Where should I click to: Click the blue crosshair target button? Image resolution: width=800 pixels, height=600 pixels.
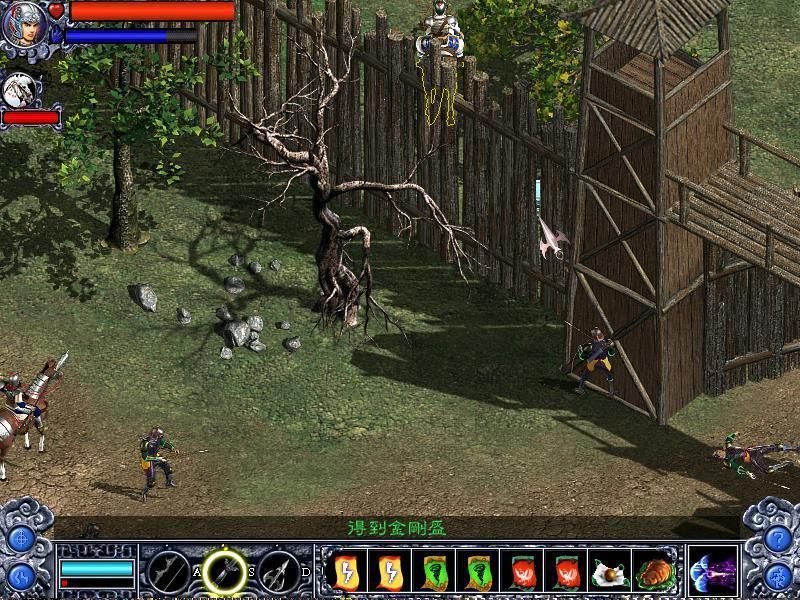tap(21, 539)
